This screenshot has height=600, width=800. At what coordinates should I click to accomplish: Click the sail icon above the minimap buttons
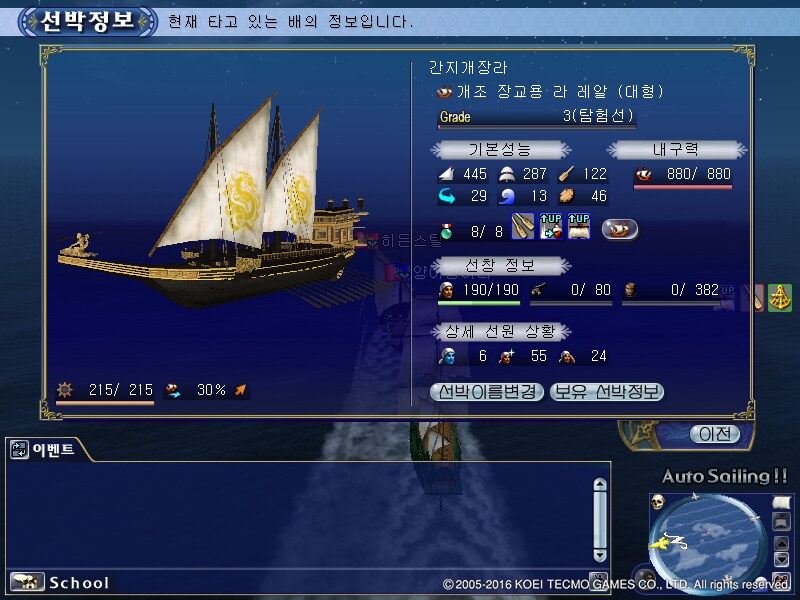pos(782,502)
